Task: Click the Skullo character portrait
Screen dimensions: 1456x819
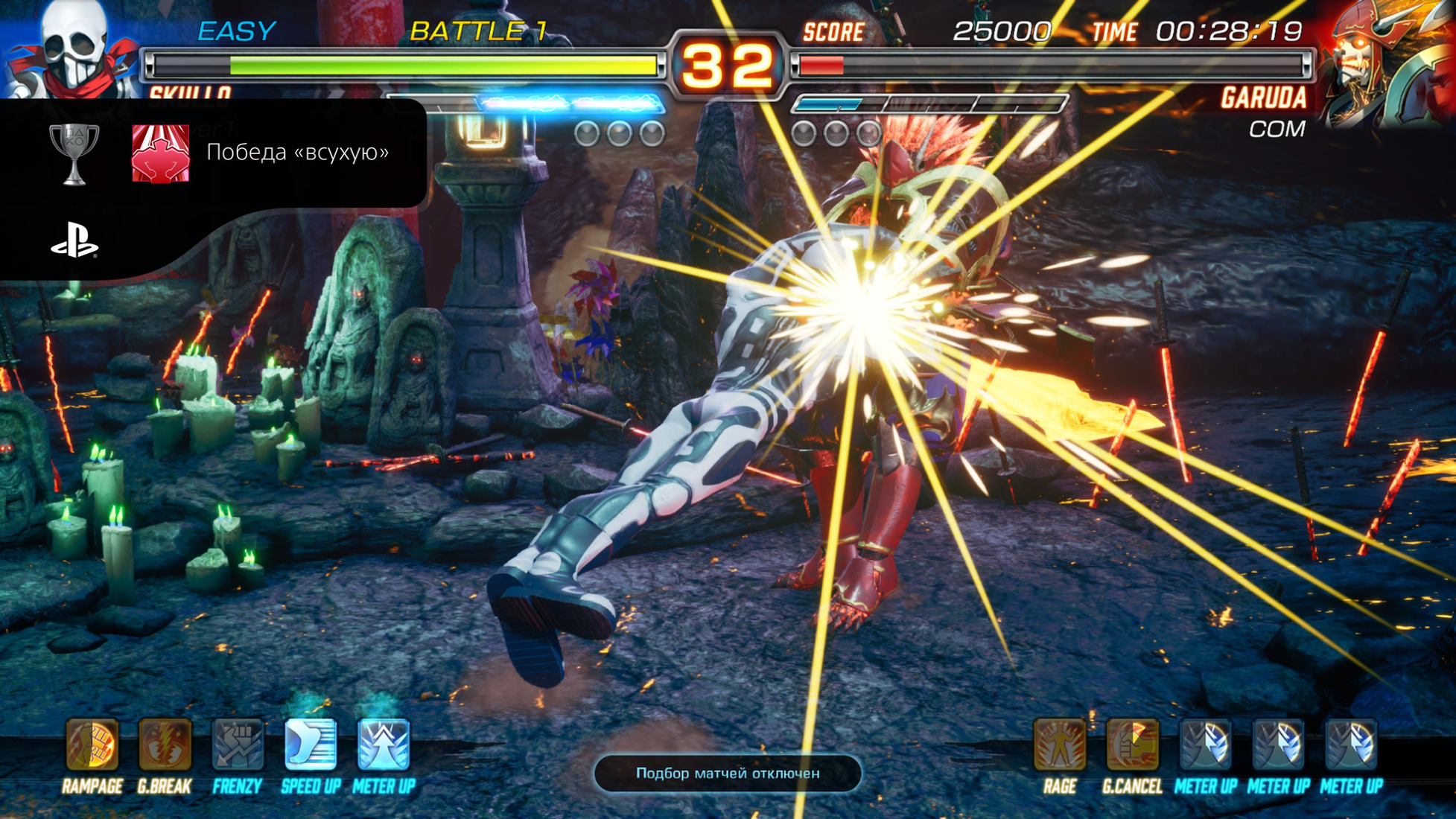Action: click(x=72, y=49)
